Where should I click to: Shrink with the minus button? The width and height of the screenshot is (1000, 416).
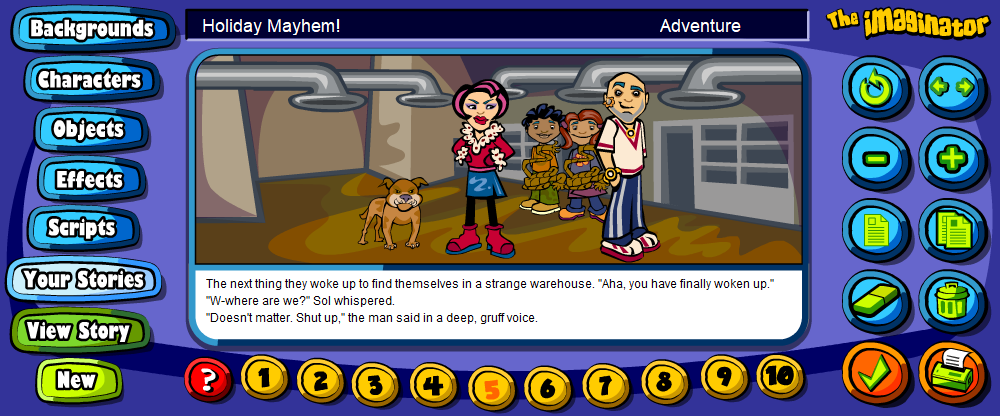[x=874, y=158]
